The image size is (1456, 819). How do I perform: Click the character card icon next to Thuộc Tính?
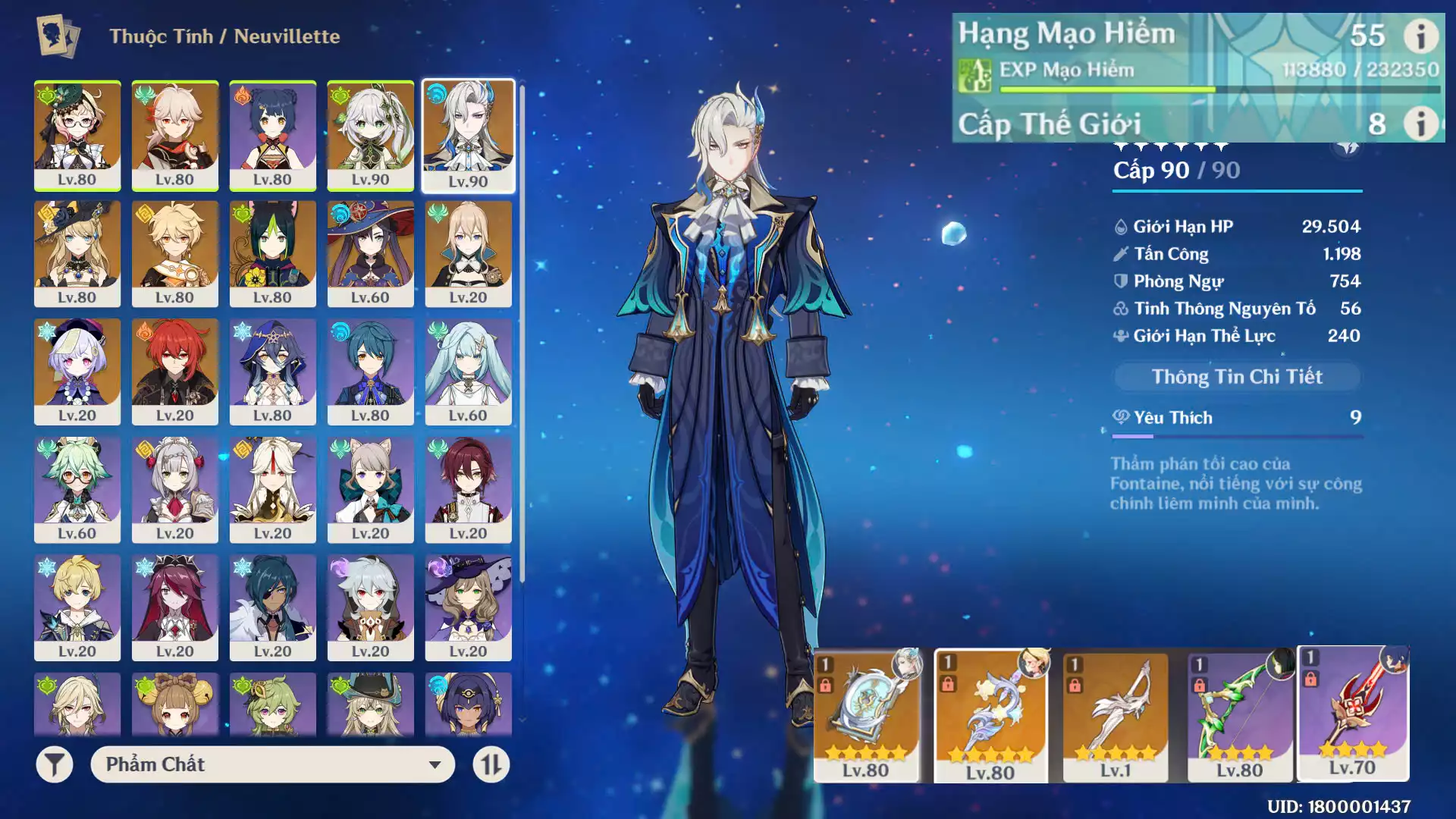[57, 35]
